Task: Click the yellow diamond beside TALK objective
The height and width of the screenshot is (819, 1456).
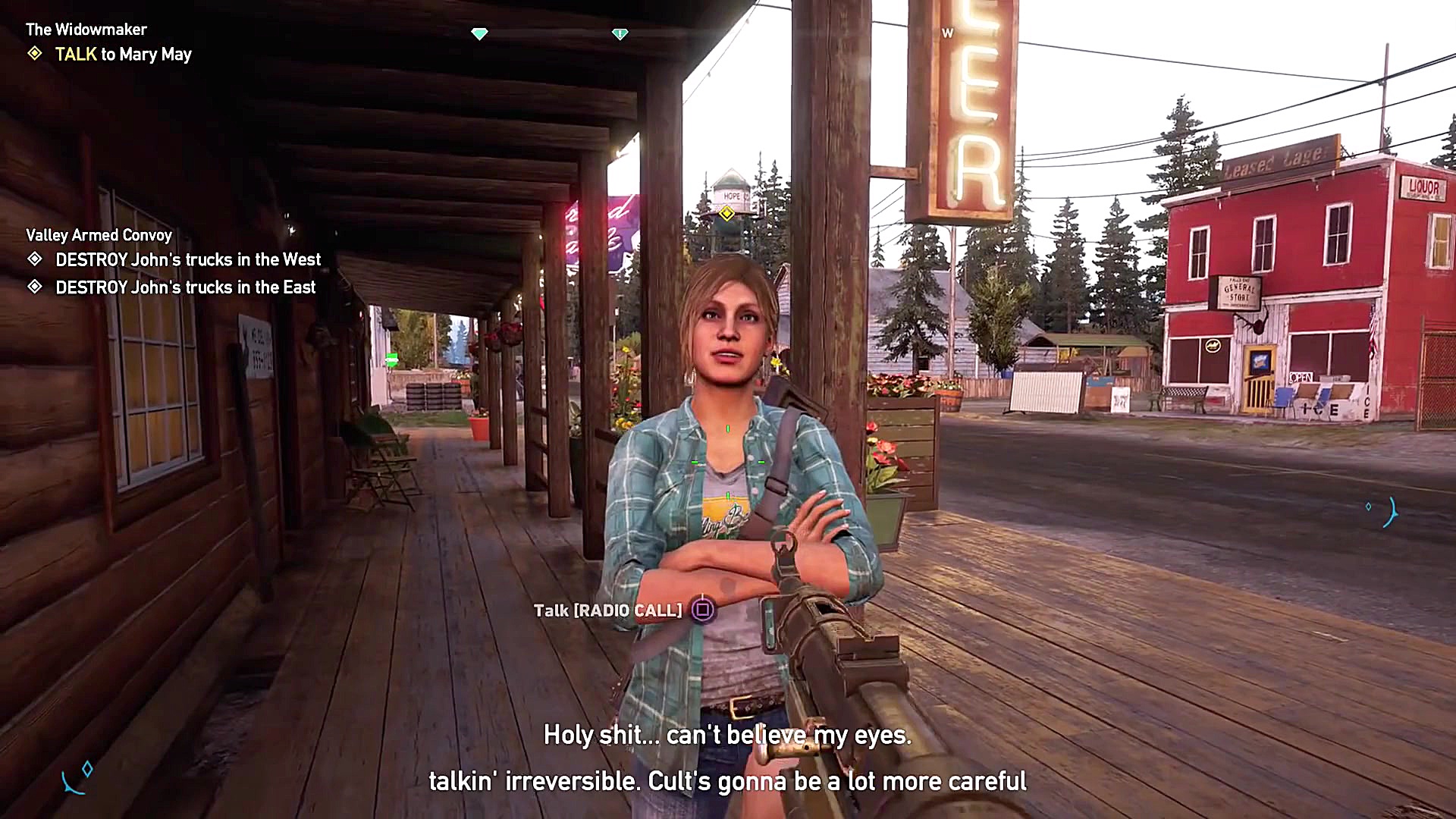Action: click(x=35, y=54)
